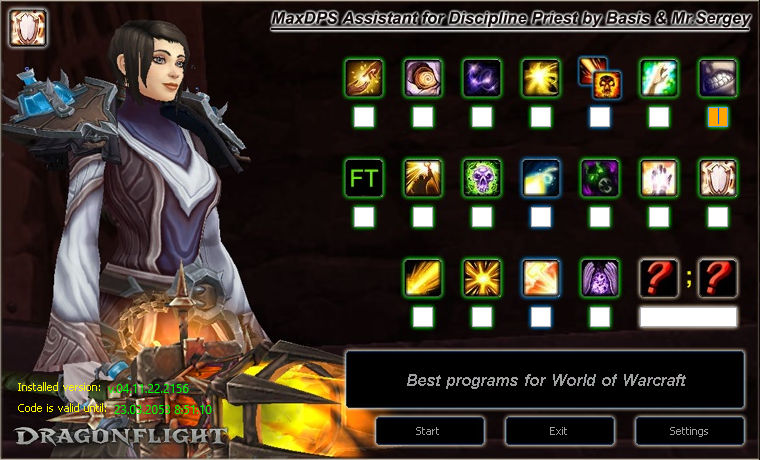This screenshot has height=460, width=760.
Task: Select the purple winged figure icon
Action: 600,278
